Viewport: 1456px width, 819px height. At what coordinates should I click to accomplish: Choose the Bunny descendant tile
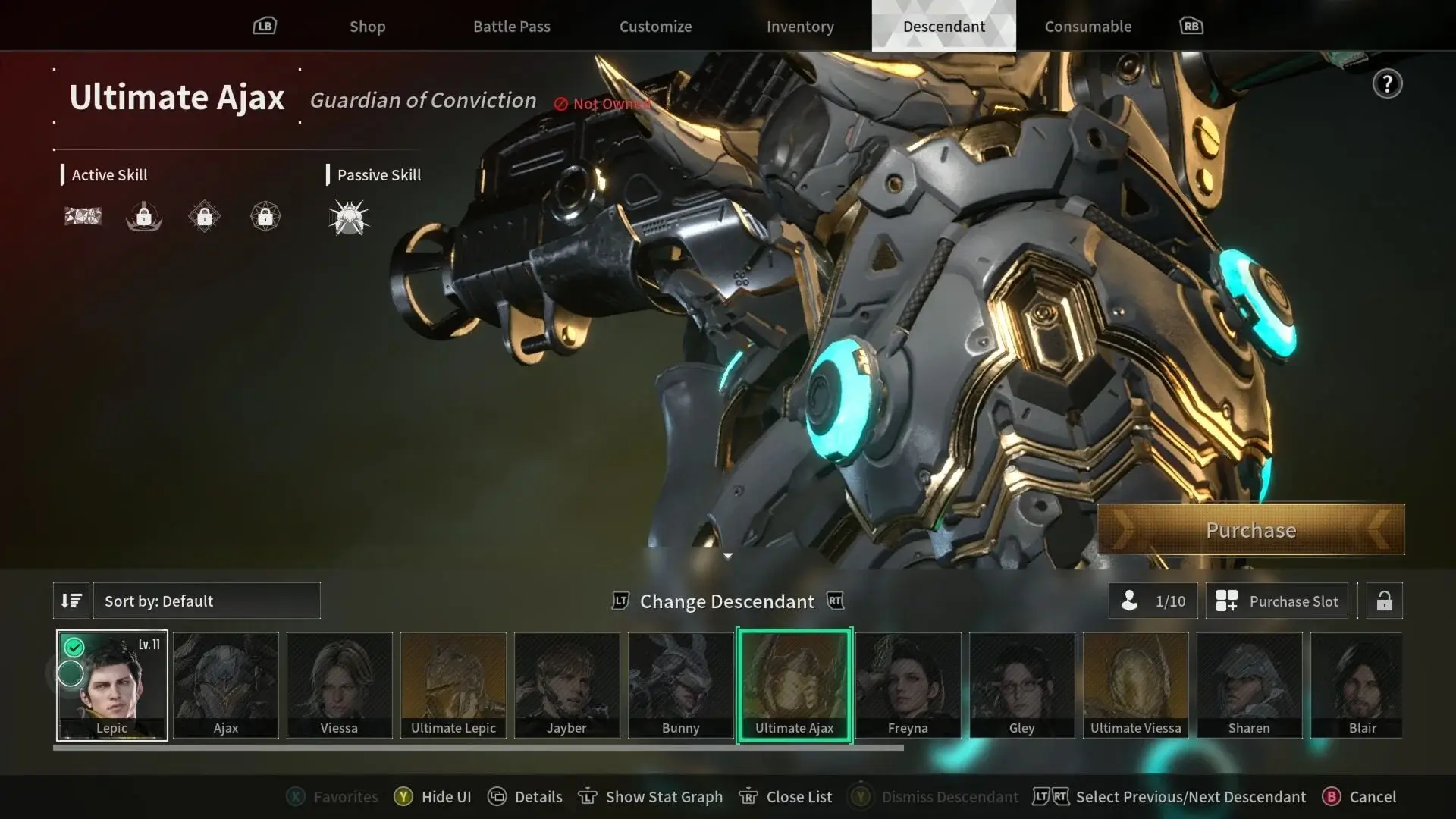click(680, 685)
